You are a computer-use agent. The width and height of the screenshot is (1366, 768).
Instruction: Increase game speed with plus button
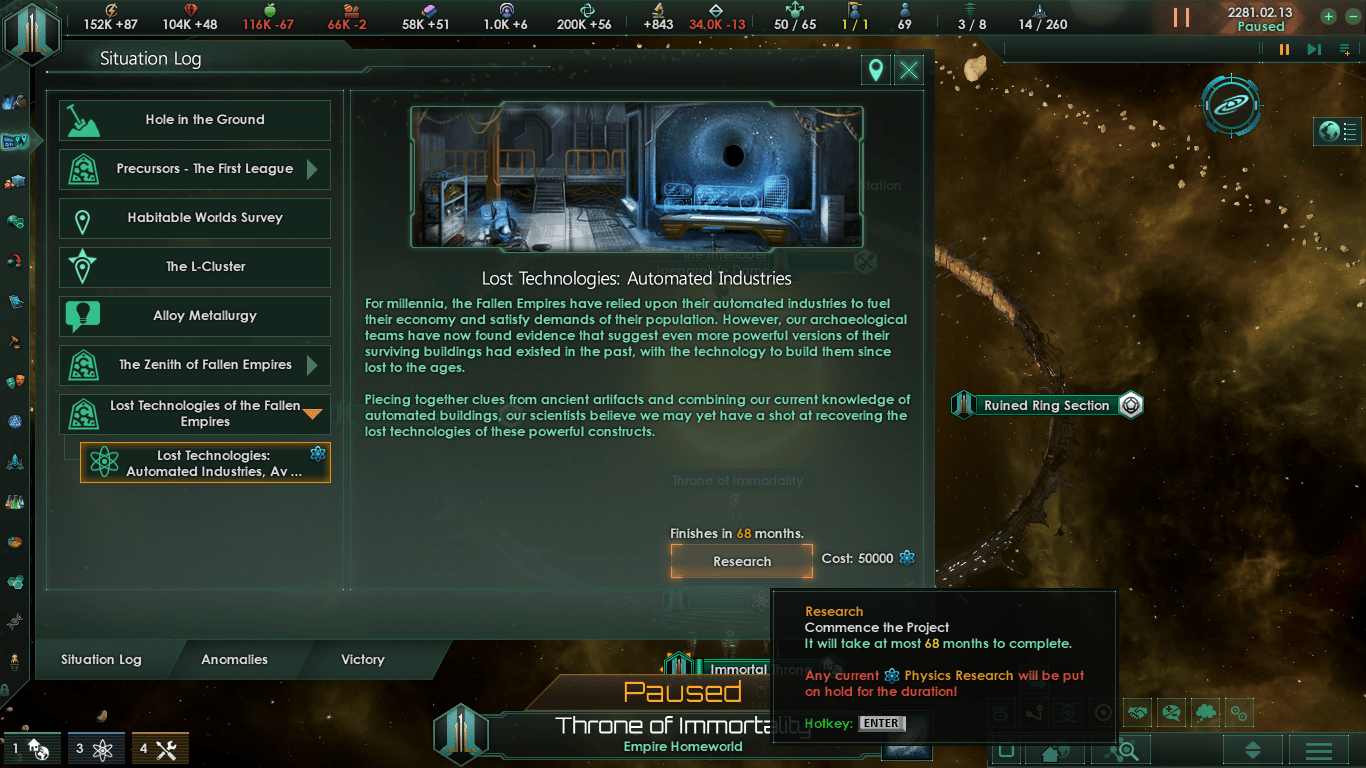click(x=1328, y=16)
